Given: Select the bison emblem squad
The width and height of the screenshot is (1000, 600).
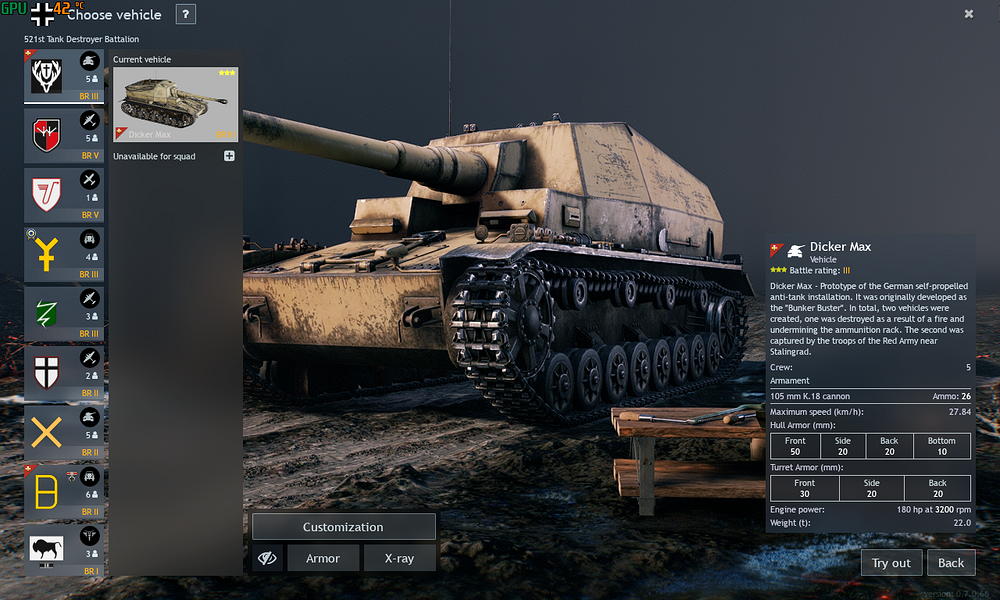Looking at the screenshot, I should tap(64, 548).
